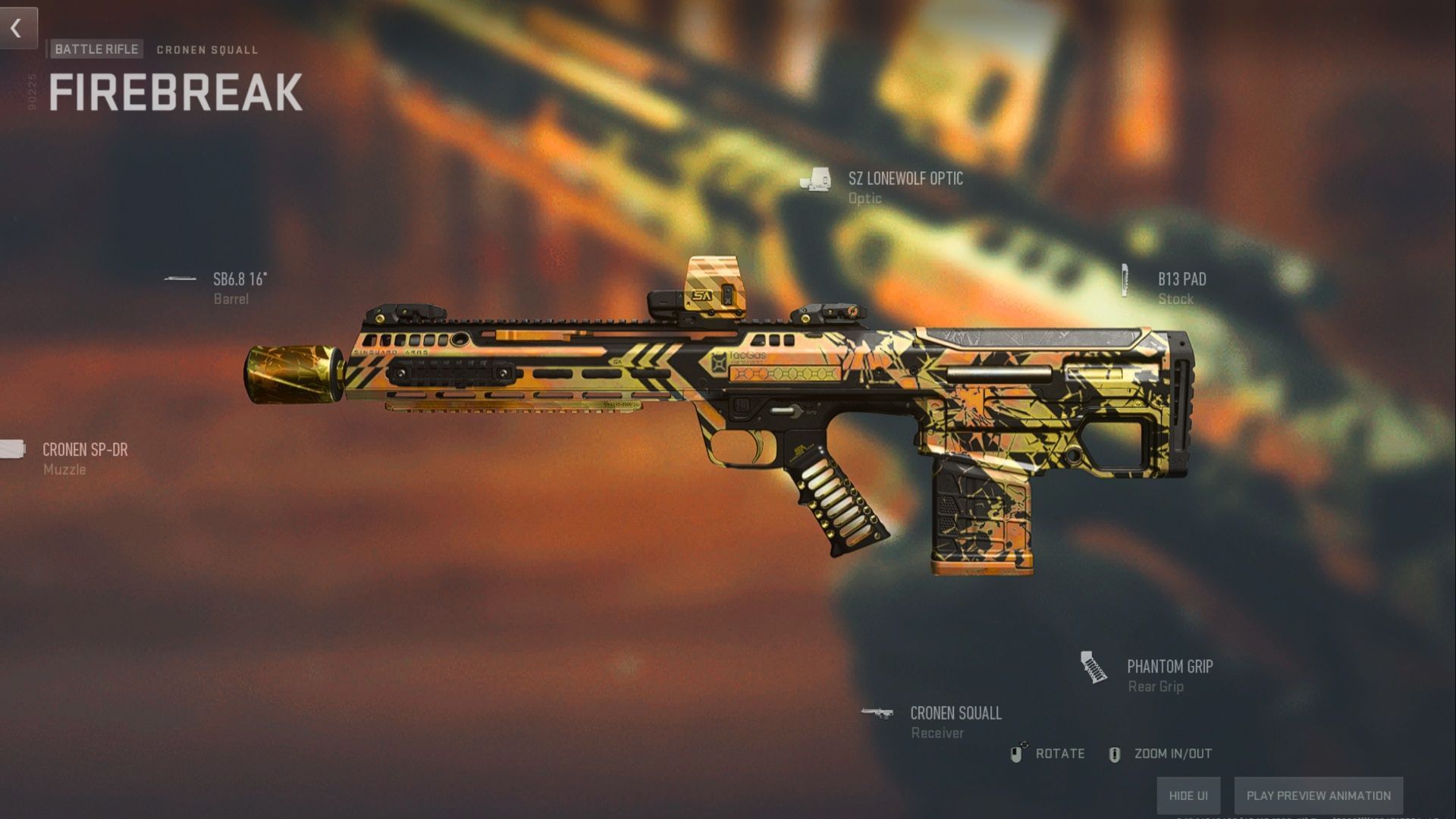Click the Cronen Squall receiver icon
The width and height of the screenshot is (1456, 819).
point(878,713)
